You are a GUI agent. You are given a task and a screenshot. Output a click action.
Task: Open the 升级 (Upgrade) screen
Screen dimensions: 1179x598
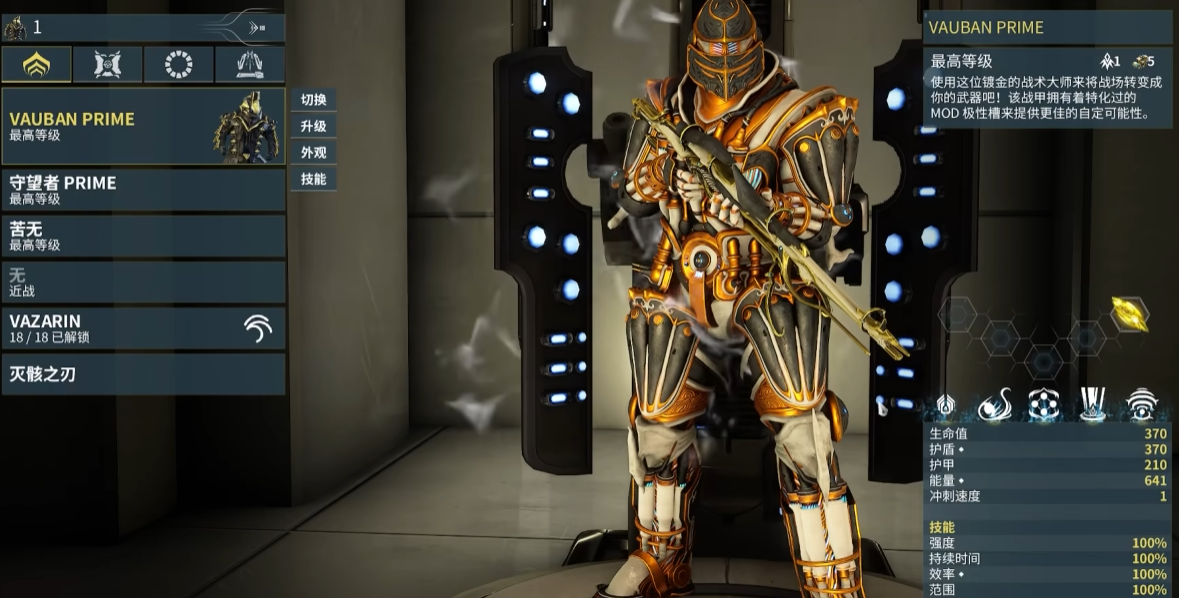(314, 126)
